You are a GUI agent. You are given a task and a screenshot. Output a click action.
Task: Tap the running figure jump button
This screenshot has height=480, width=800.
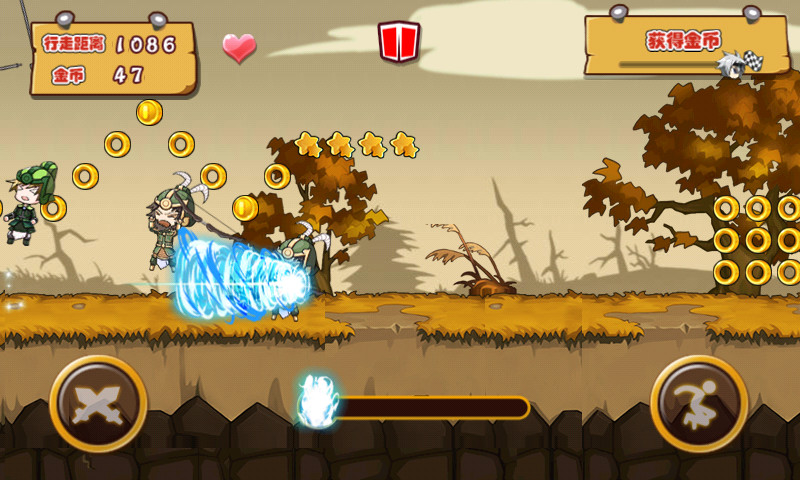(699, 403)
